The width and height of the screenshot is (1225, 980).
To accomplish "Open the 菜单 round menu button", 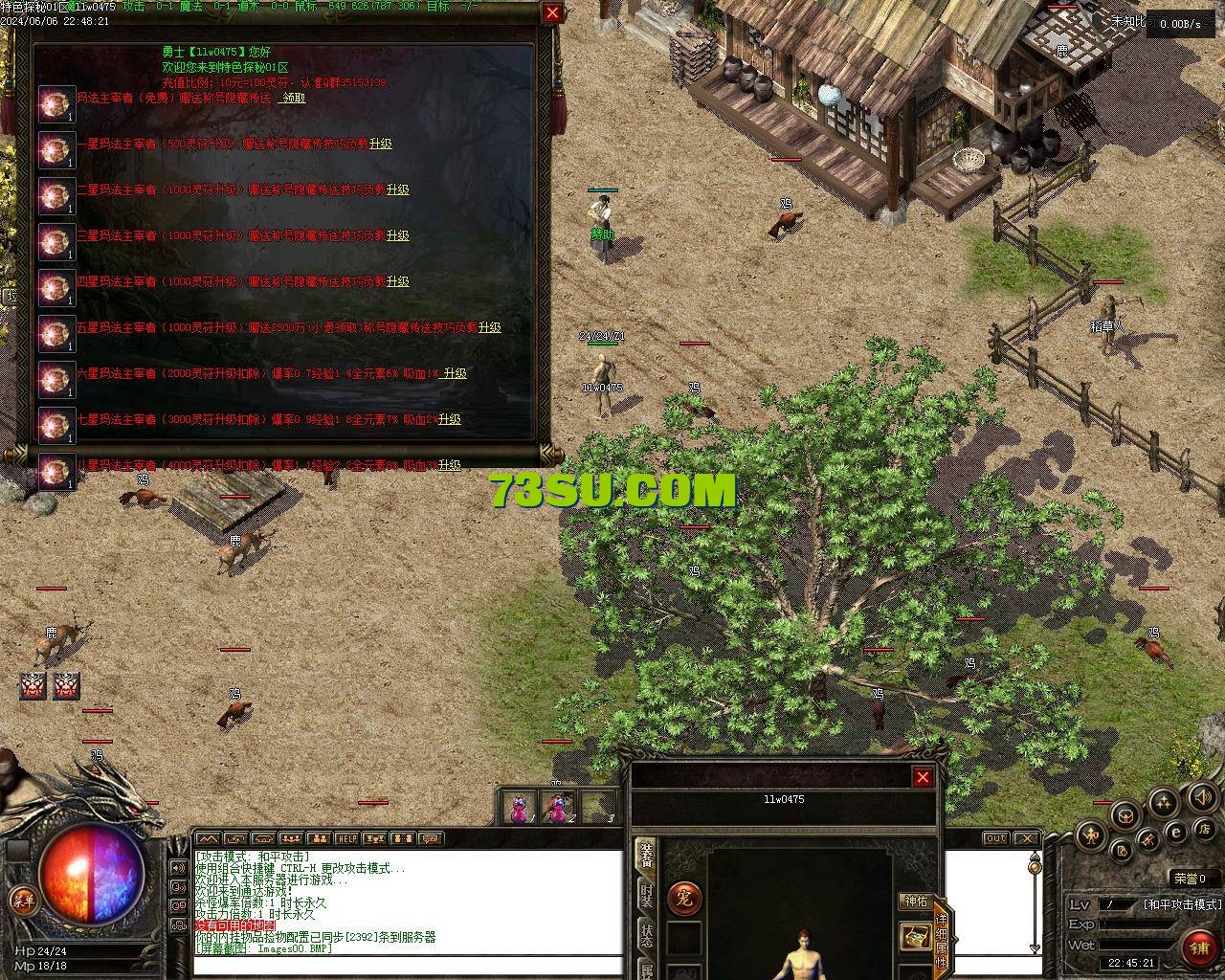I will [x=22, y=899].
